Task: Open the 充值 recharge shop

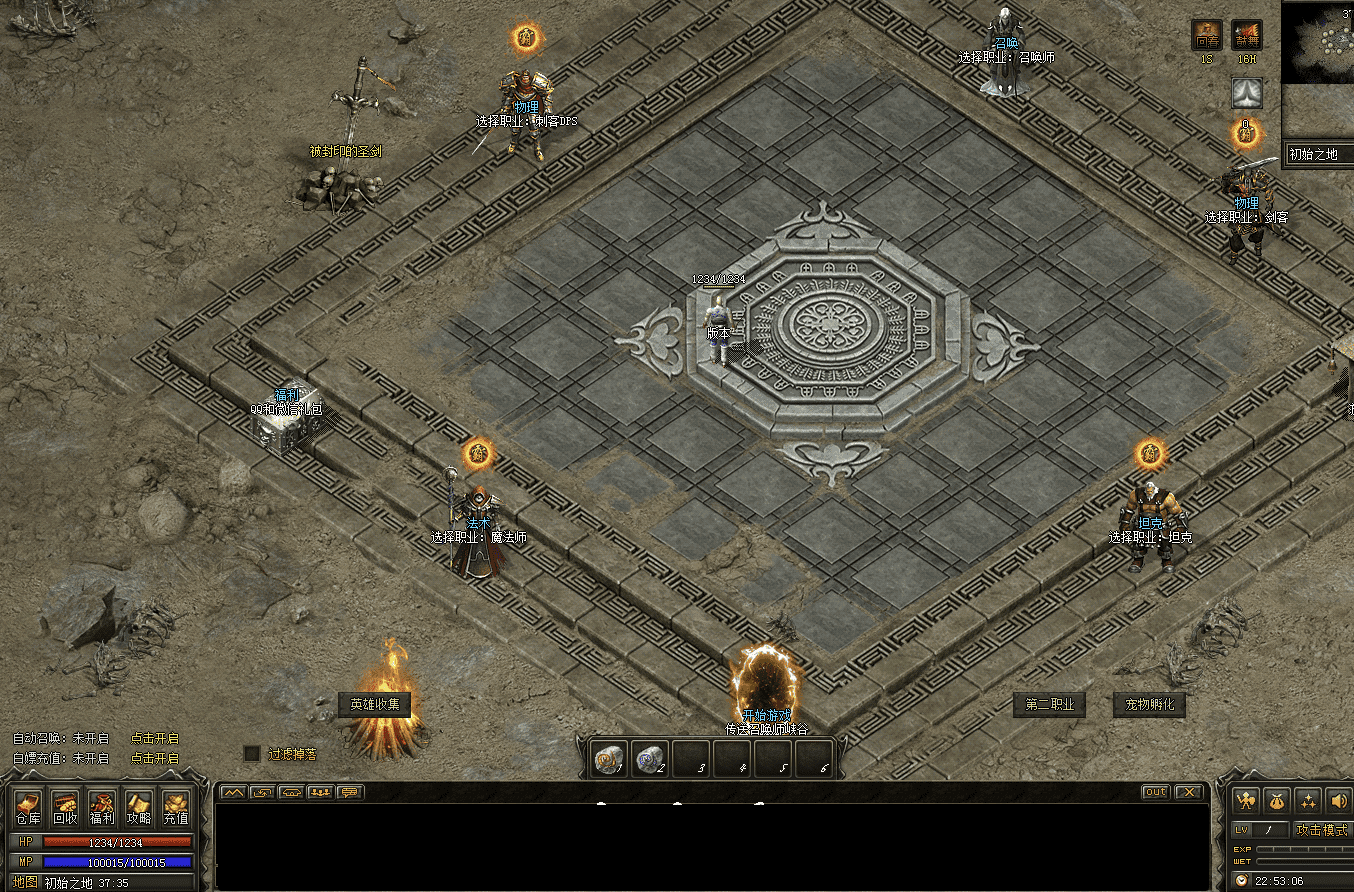Action: coord(176,807)
